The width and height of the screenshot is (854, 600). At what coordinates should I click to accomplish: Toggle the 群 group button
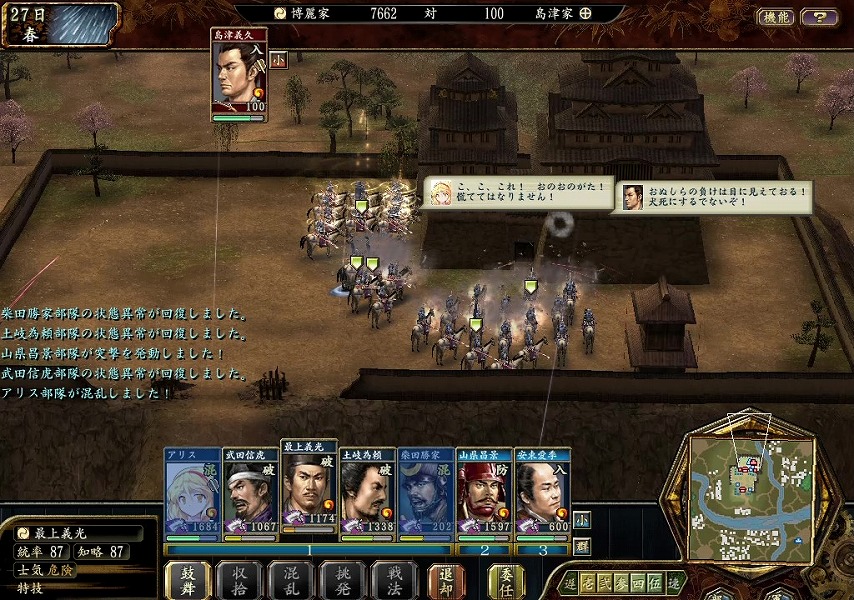(582, 546)
